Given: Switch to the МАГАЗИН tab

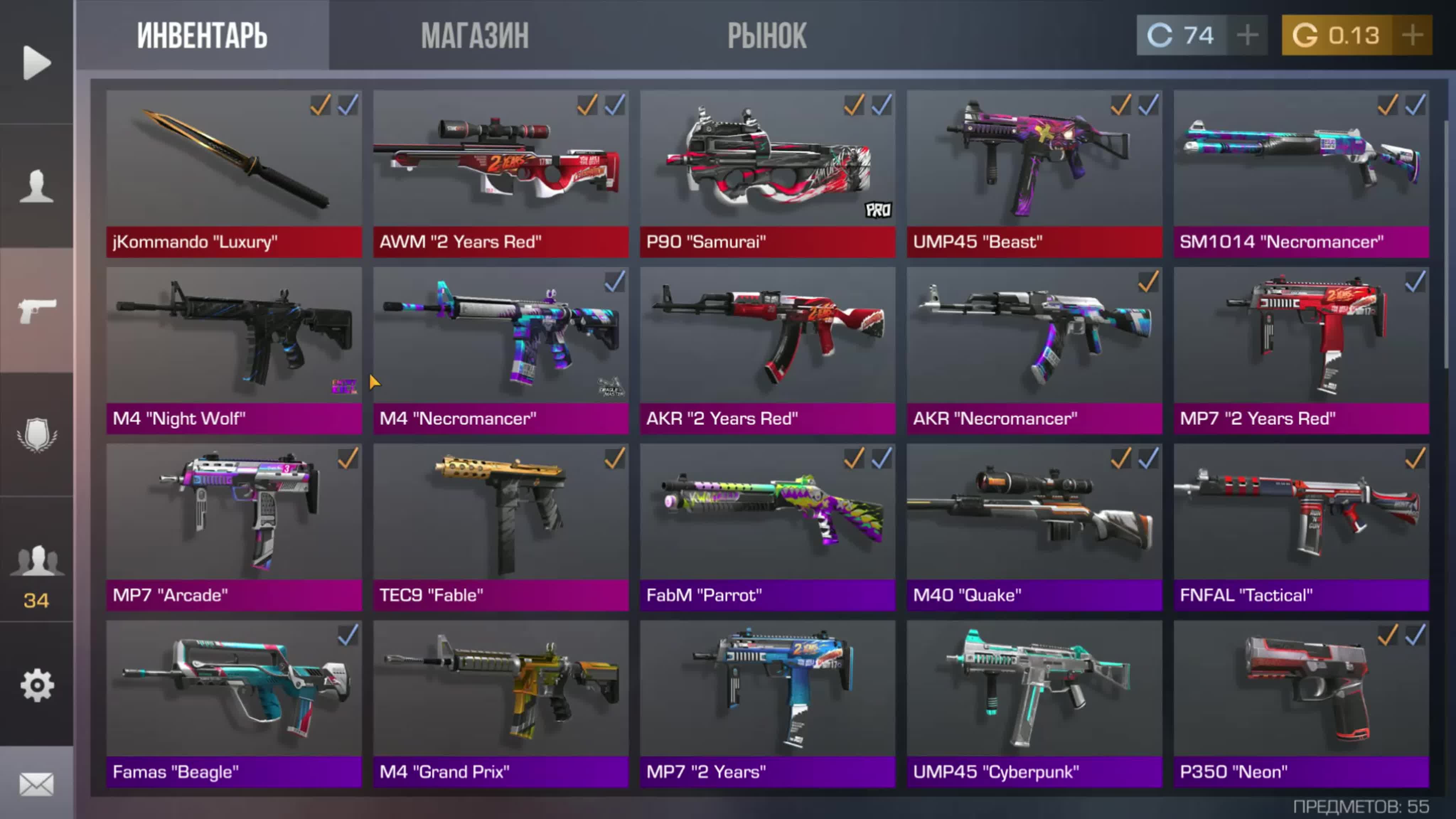Looking at the screenshot, I should tap(475, 36).
